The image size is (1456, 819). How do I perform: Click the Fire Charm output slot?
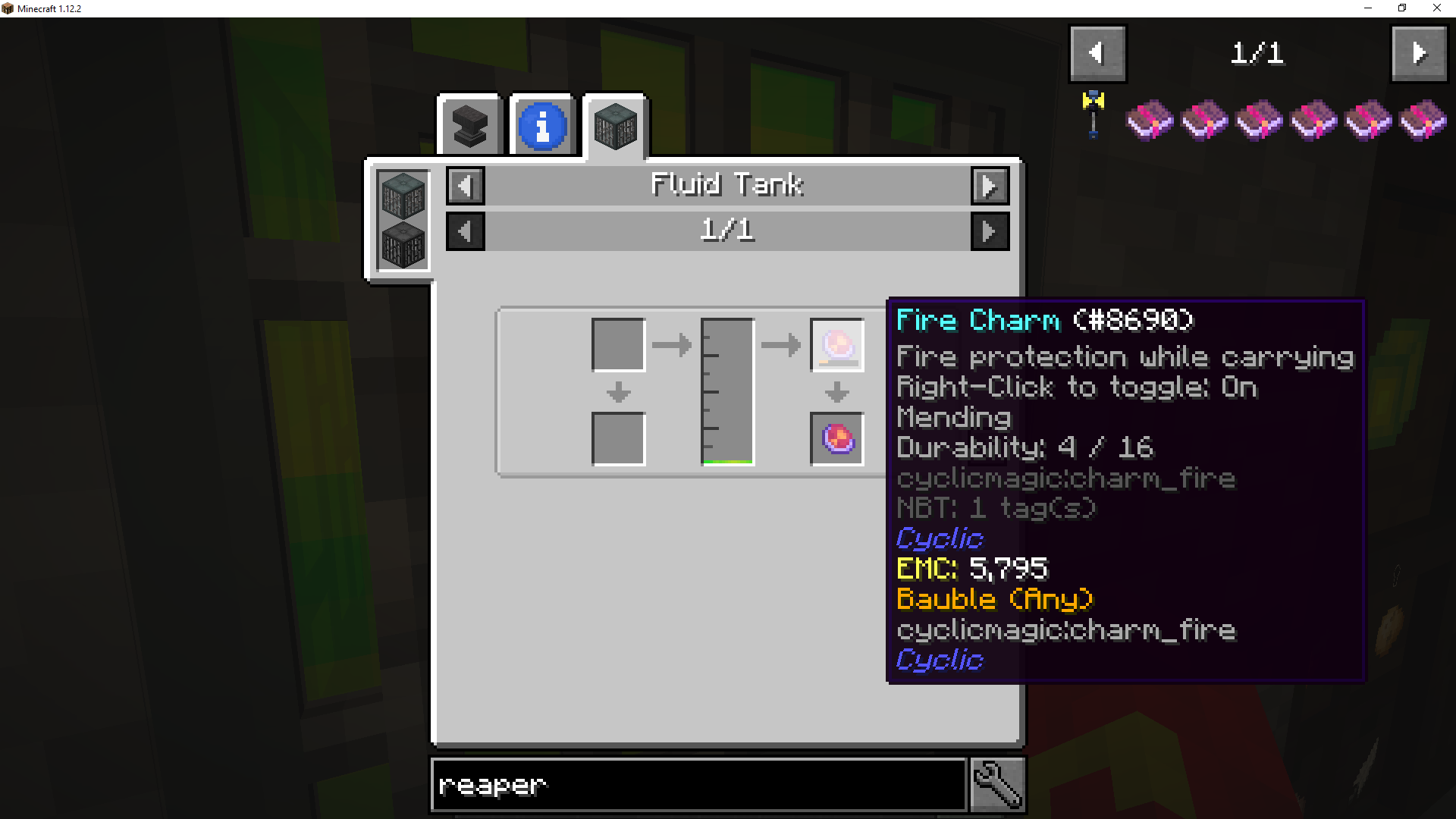click(x=837, y=345)
